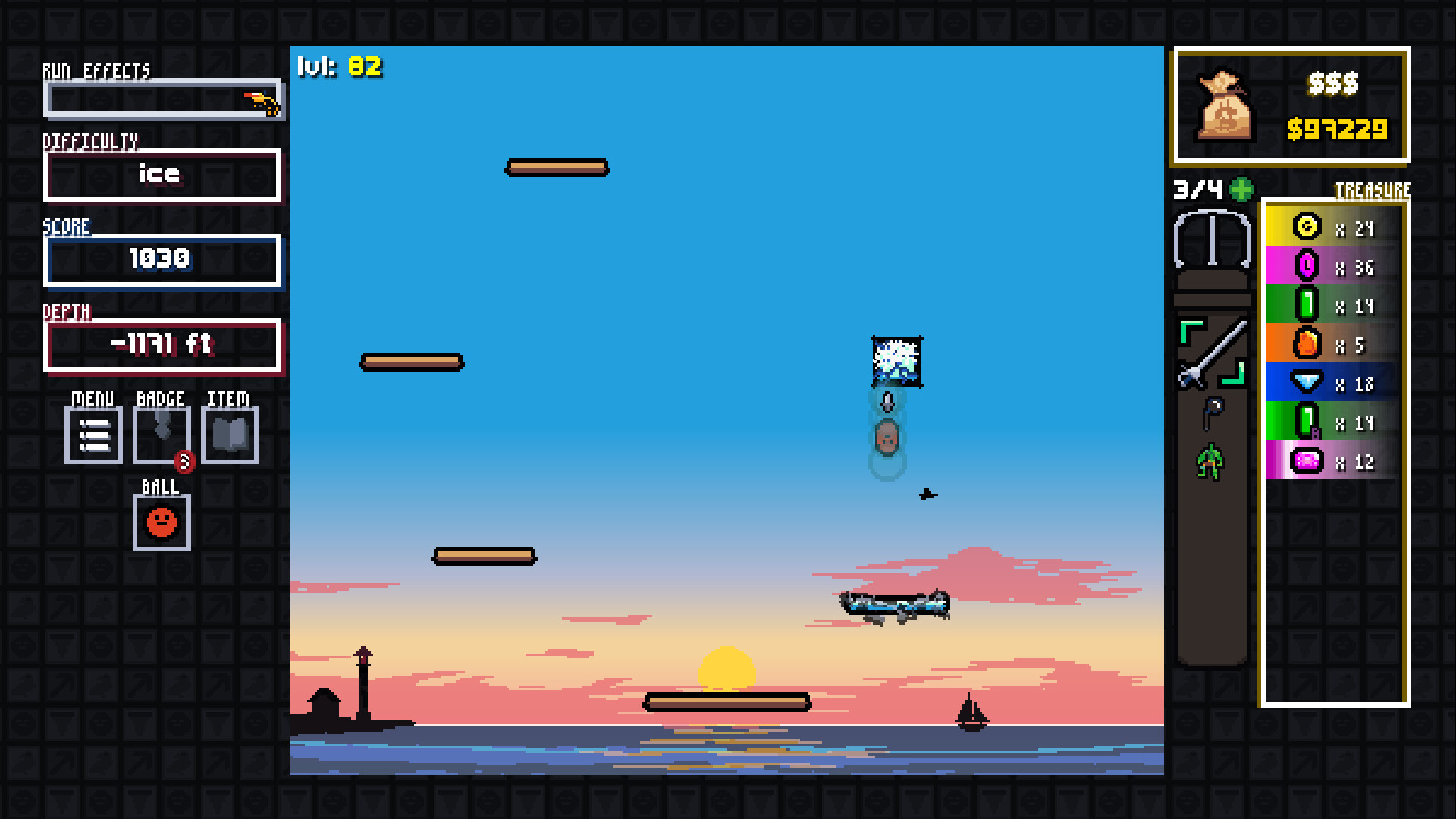1456x819 pixels.
Task: Open the Item book icon
Action: tap(228, 435)
